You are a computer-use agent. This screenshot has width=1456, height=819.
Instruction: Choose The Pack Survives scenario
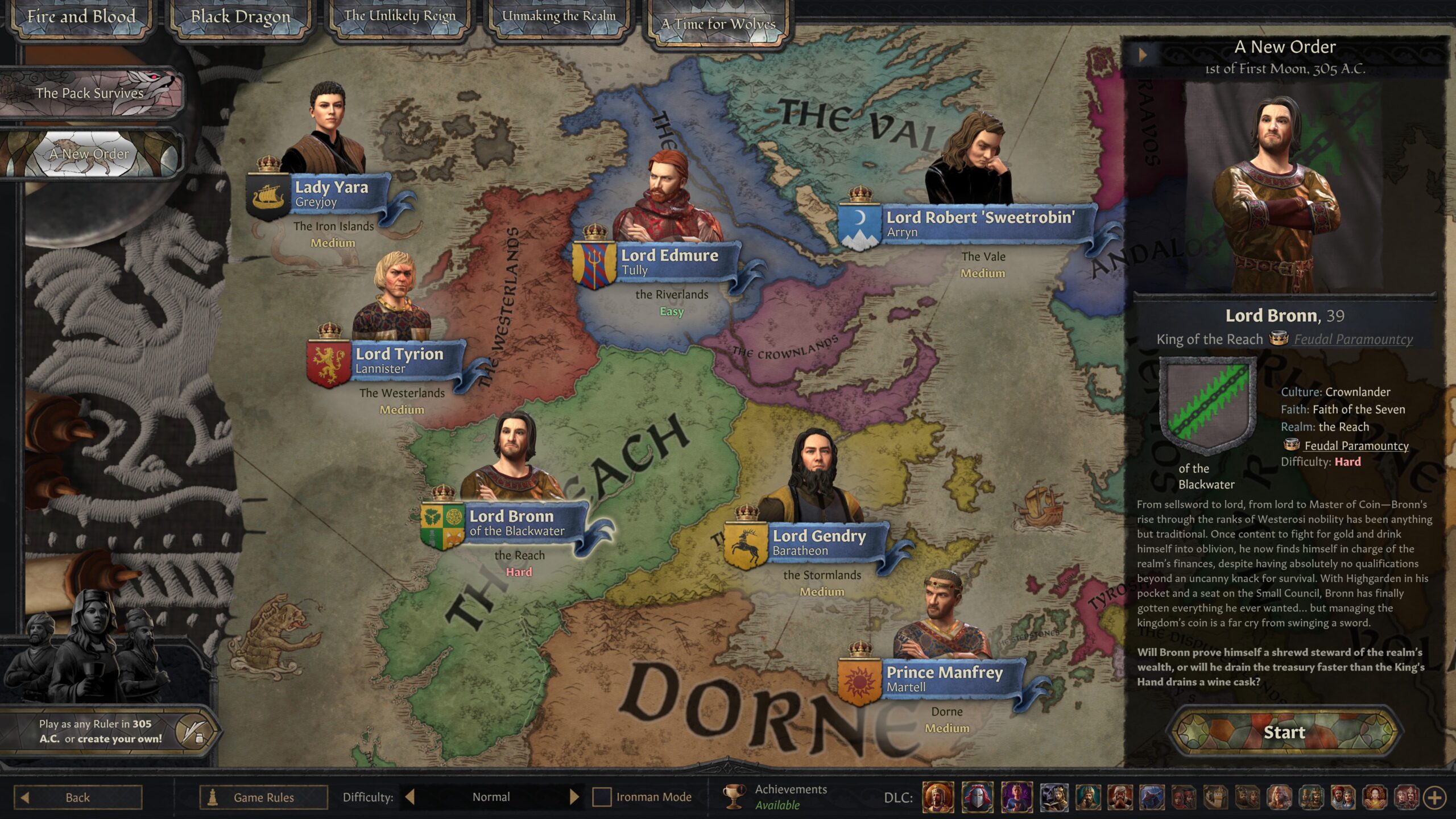[91, 93]
